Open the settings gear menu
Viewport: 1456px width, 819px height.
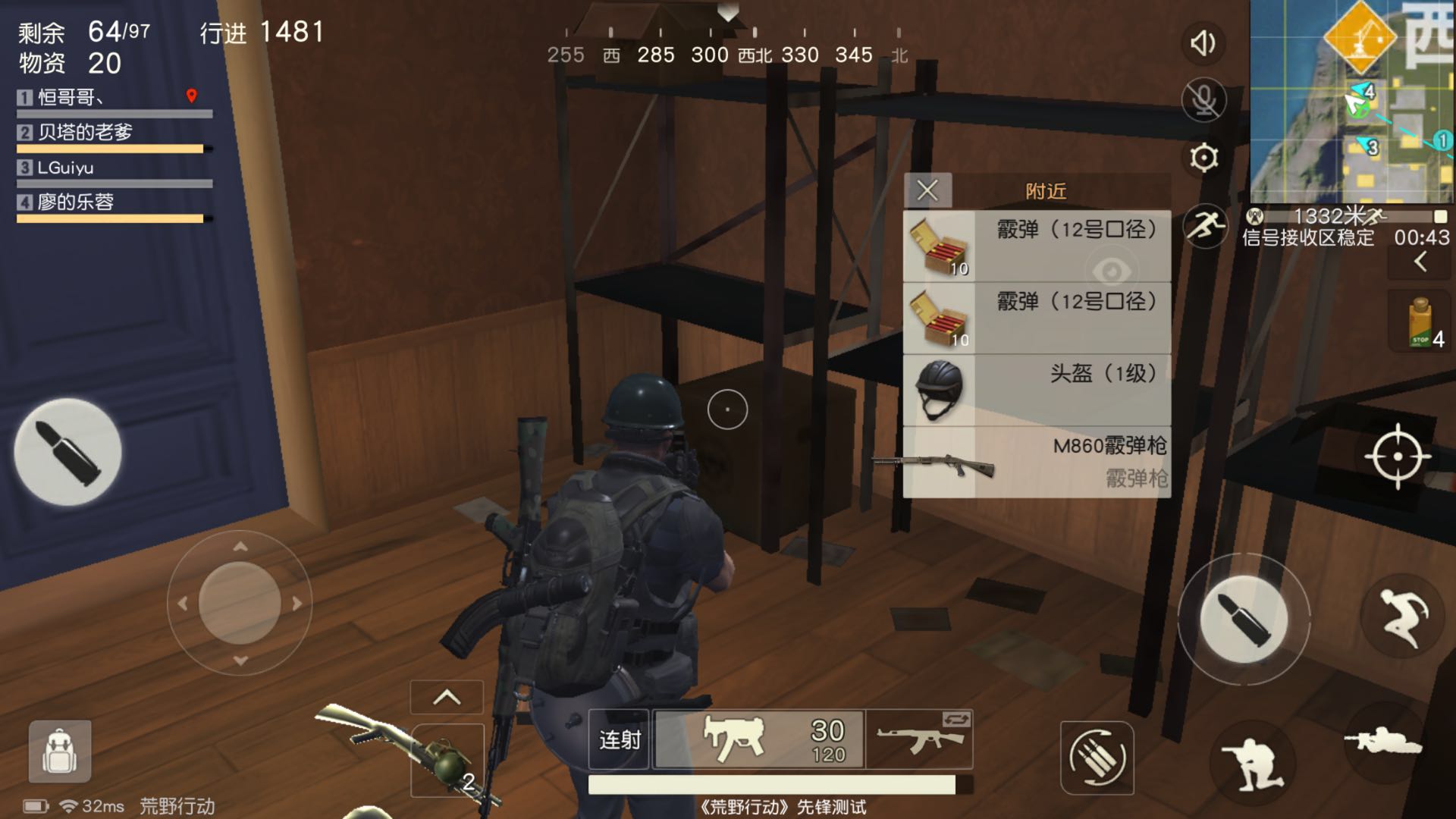pos(1203,158)
